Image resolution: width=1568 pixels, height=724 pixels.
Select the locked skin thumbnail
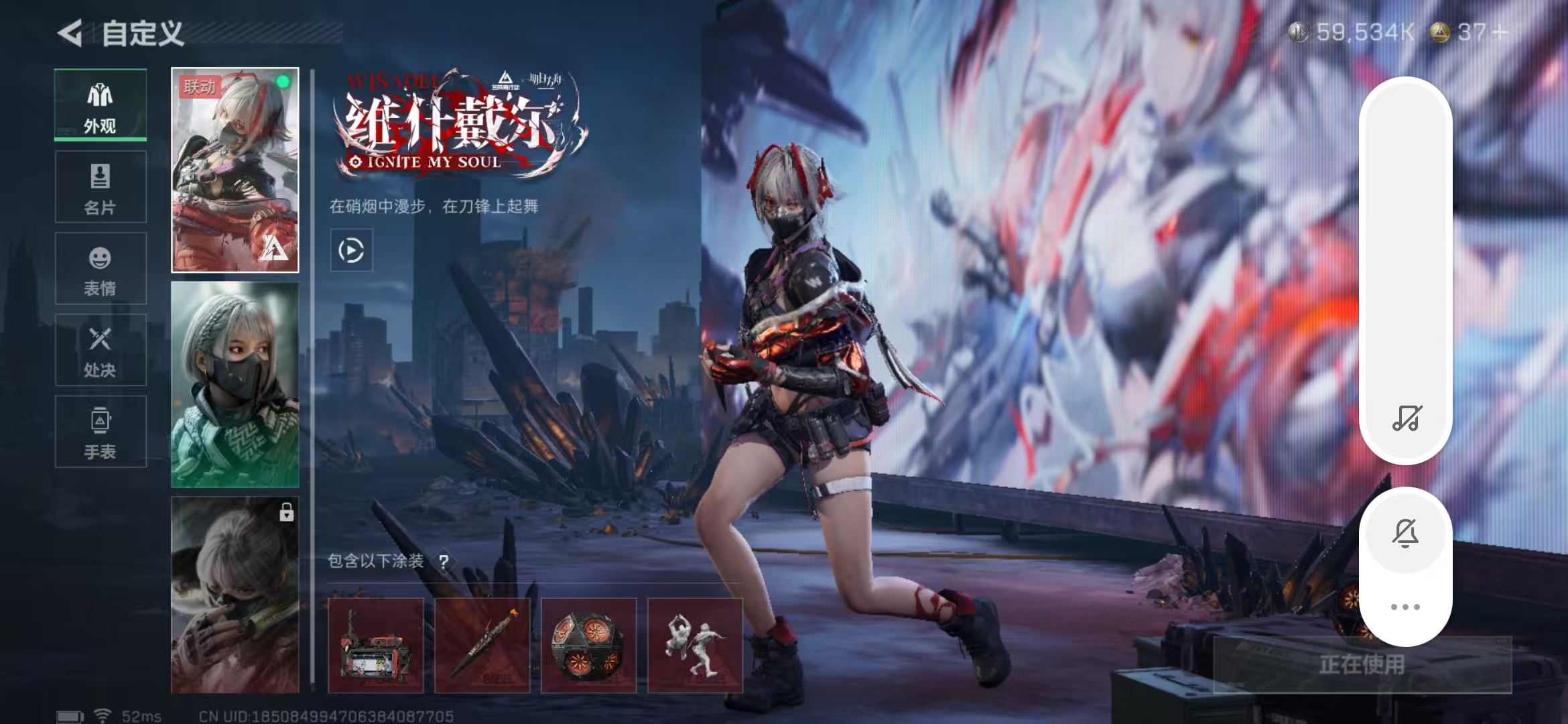click(235, 595)
